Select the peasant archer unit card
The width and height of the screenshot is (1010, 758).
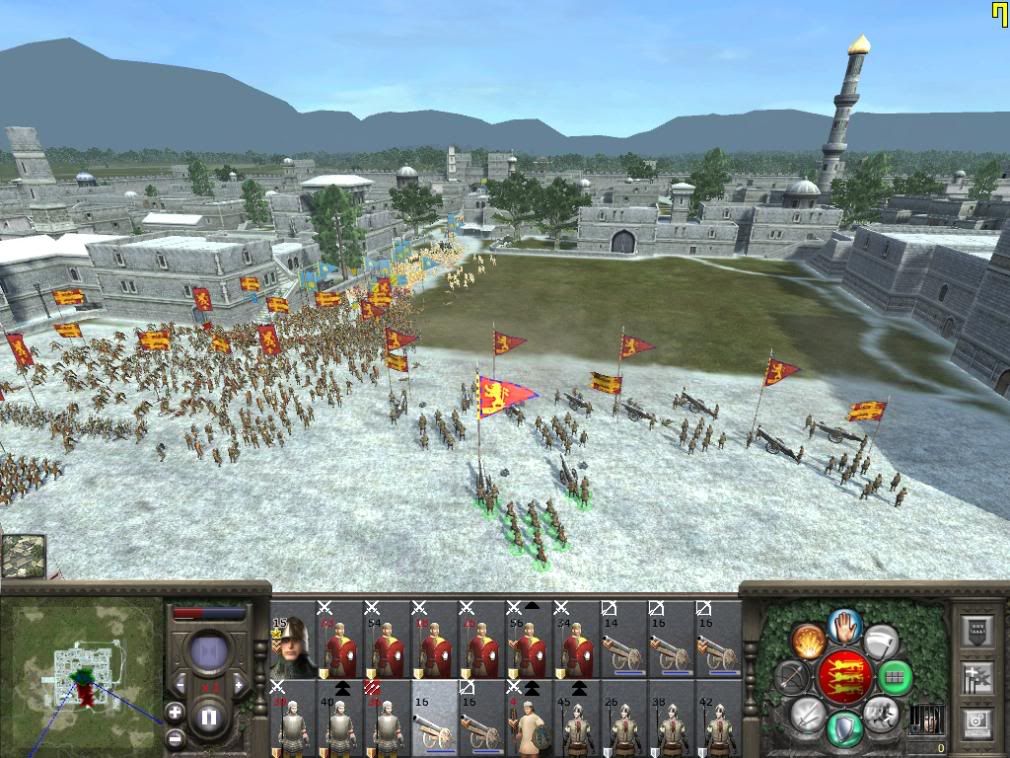[x=531, y=719]
